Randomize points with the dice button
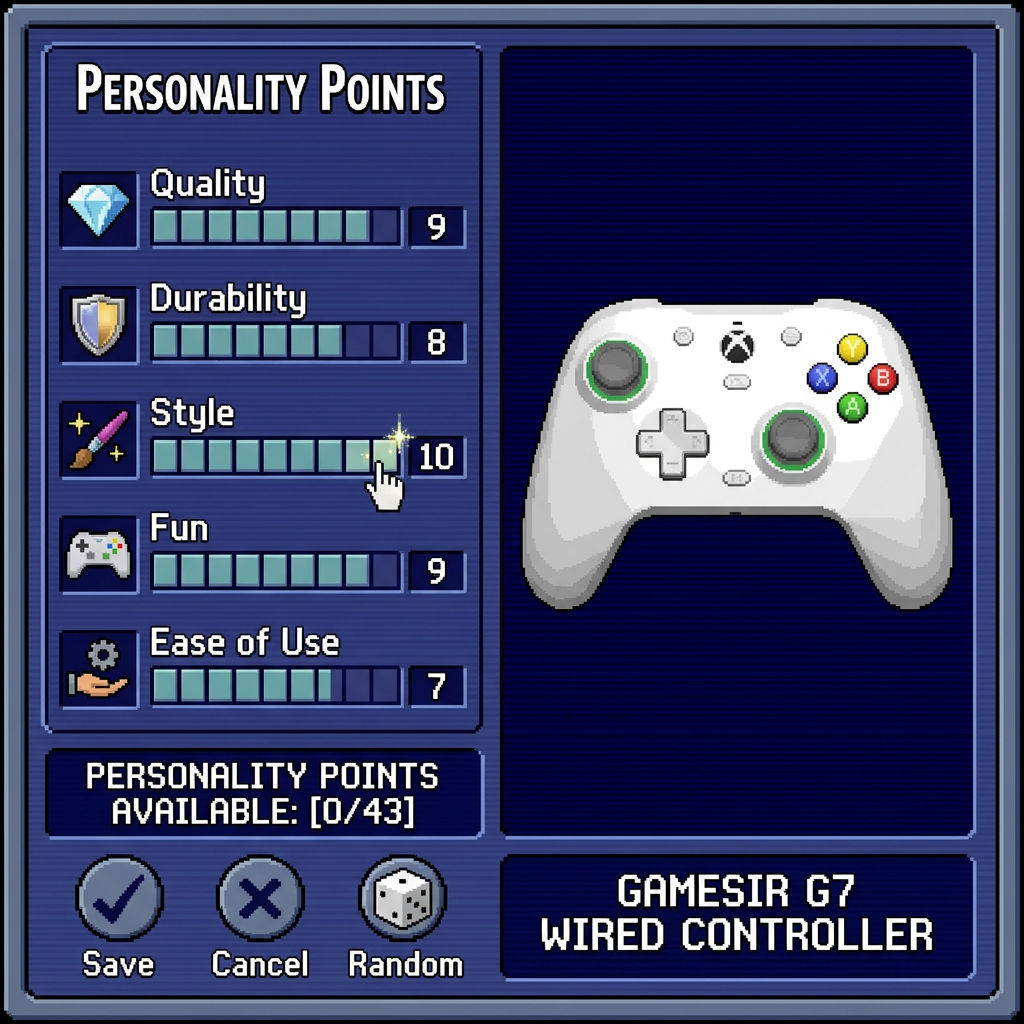 point(402,897)
